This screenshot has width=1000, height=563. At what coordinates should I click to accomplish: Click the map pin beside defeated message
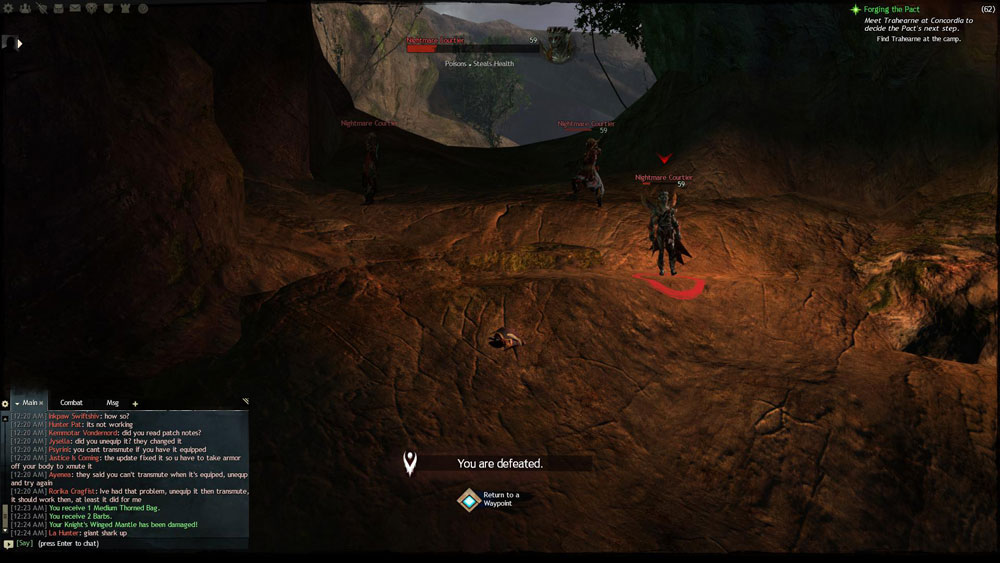point(409,462)
